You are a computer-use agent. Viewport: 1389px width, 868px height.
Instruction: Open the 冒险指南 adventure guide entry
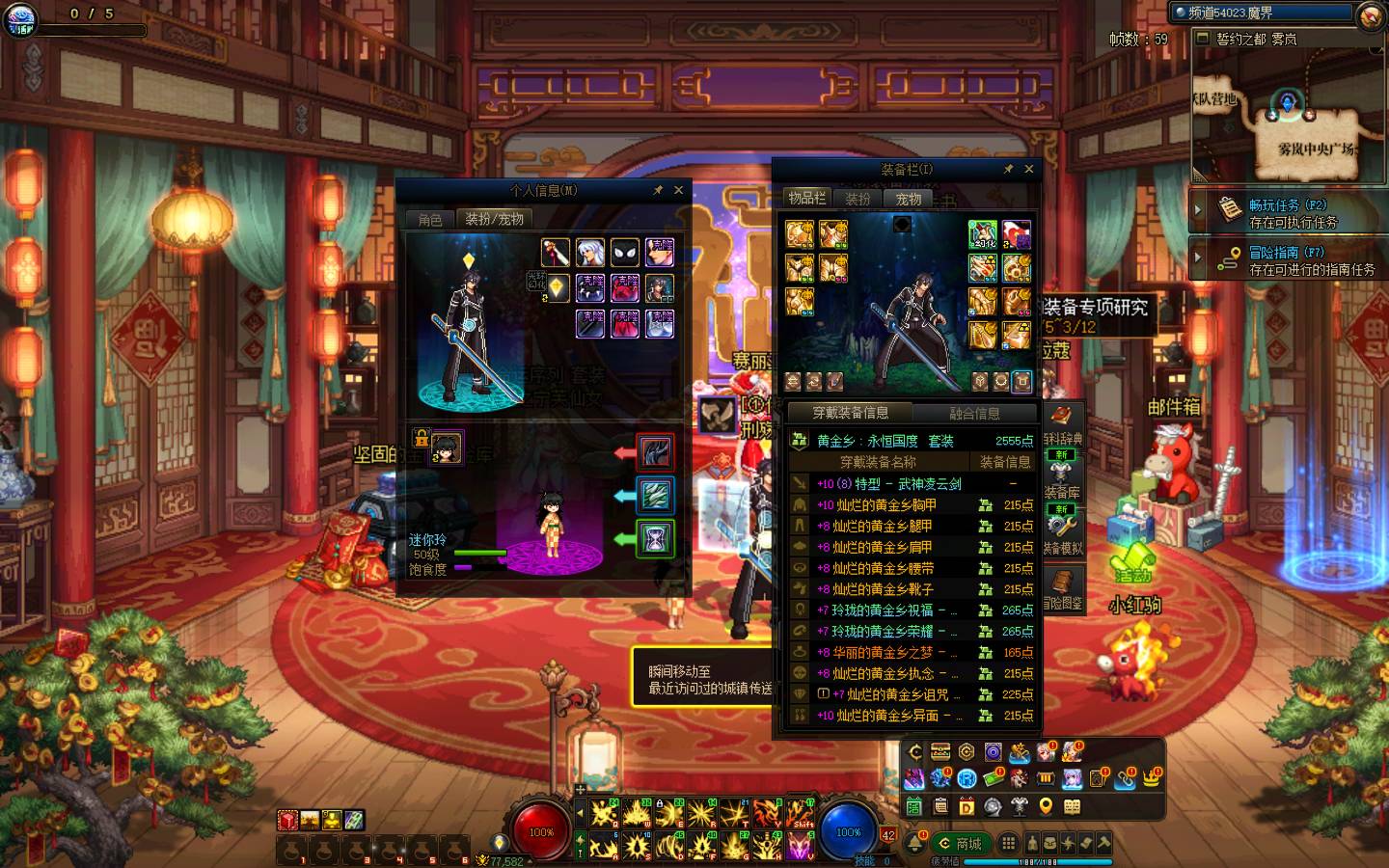coord(1288,260)
